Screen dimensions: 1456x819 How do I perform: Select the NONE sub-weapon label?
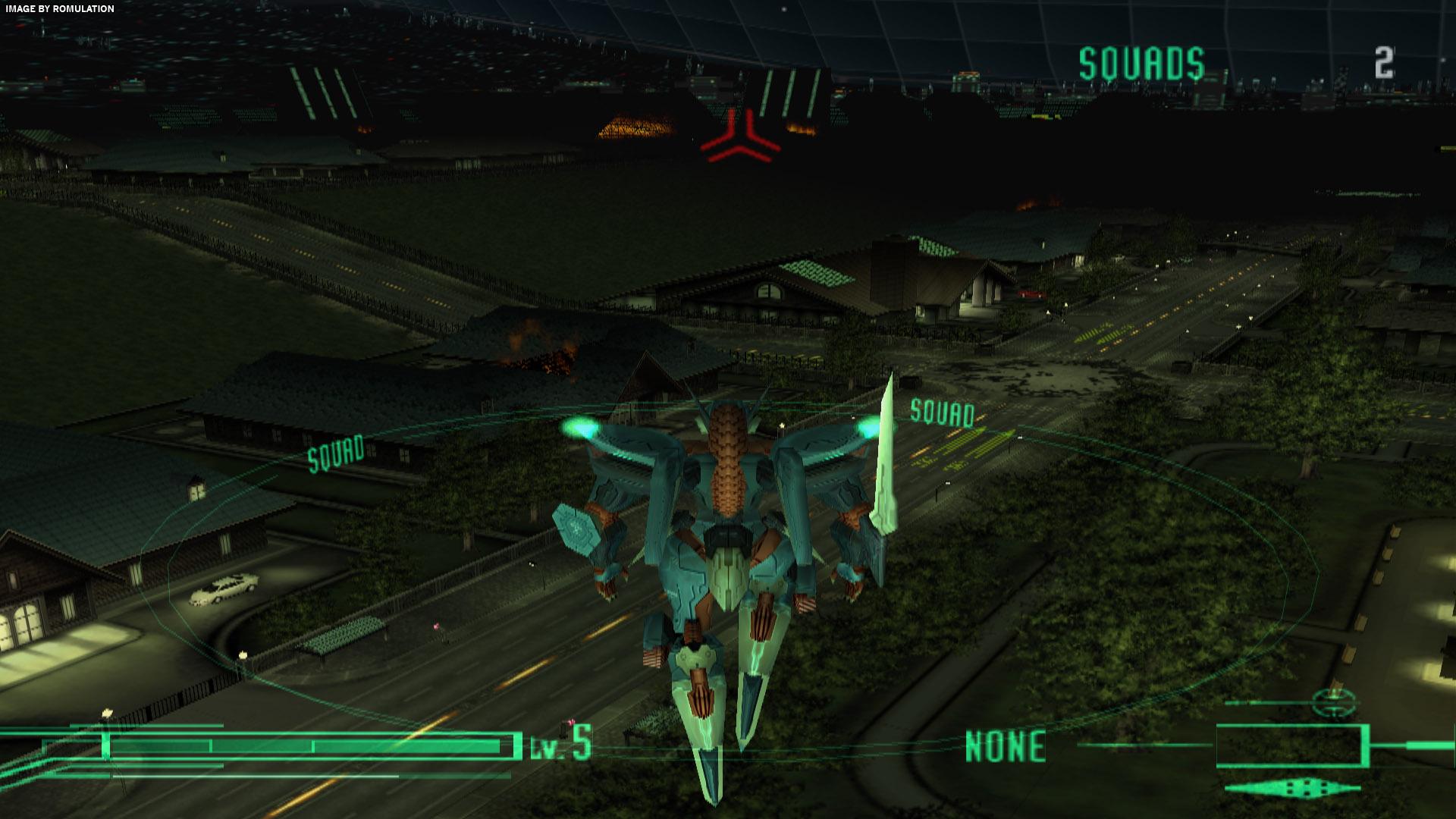[1005, 746]
